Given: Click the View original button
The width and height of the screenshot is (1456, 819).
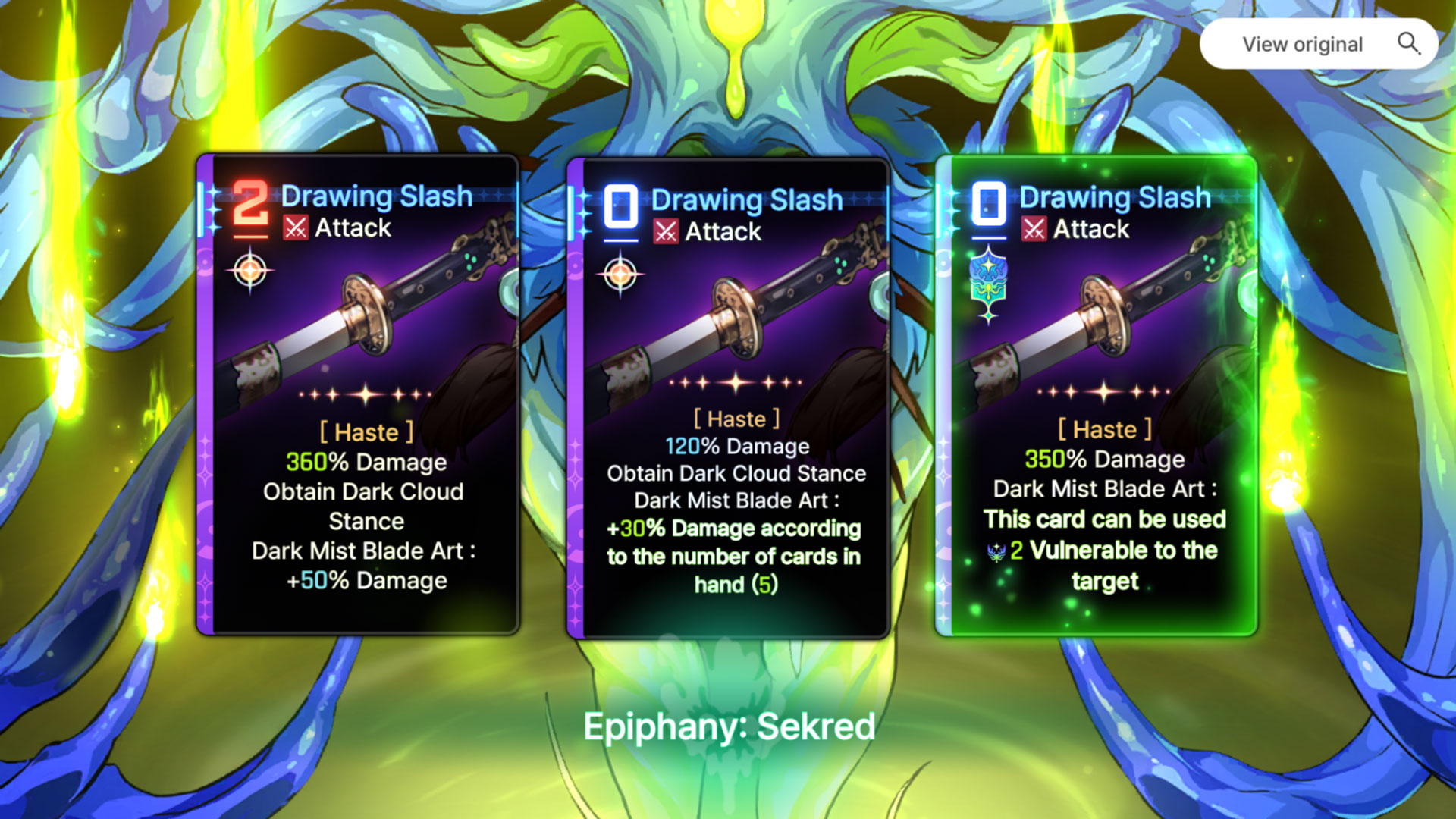Looking at the screenshot, I should (1317, 44).
